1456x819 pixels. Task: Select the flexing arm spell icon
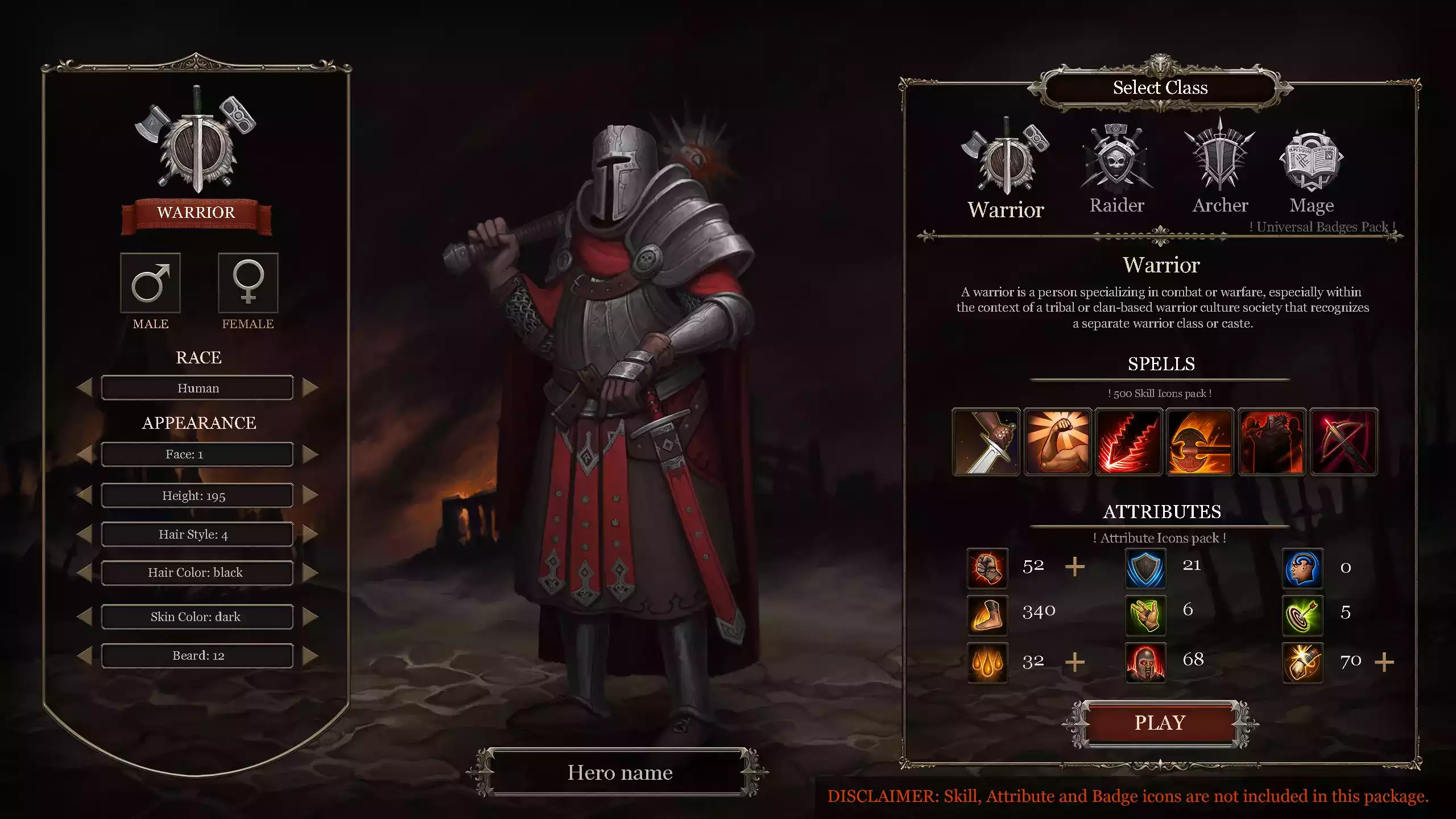[x=1057, y=442]
